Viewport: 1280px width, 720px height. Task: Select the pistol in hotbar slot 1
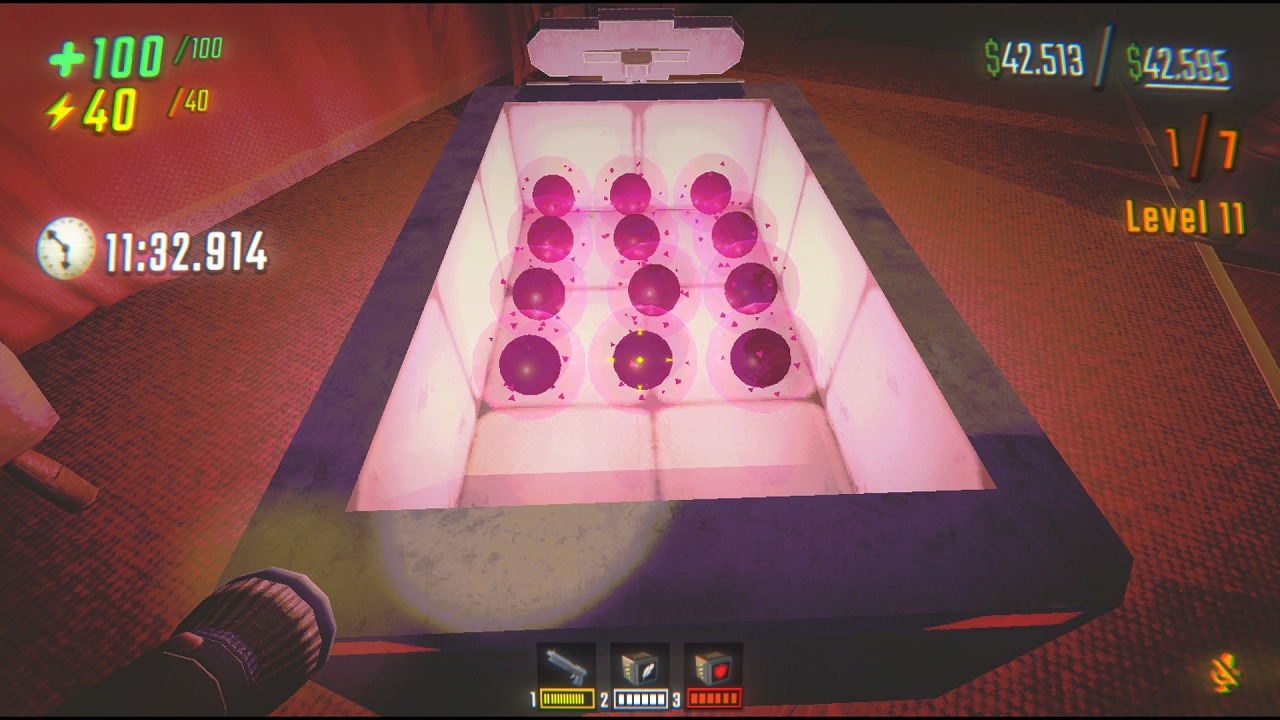pyautogui.click(x=566, y=667)
